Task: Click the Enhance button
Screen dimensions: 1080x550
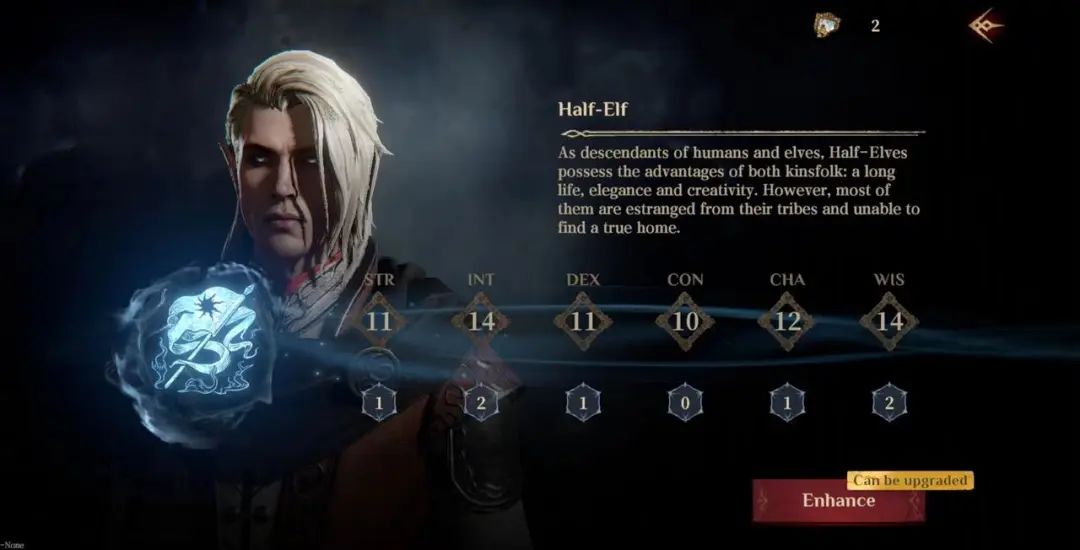Action: pos(838,501)
